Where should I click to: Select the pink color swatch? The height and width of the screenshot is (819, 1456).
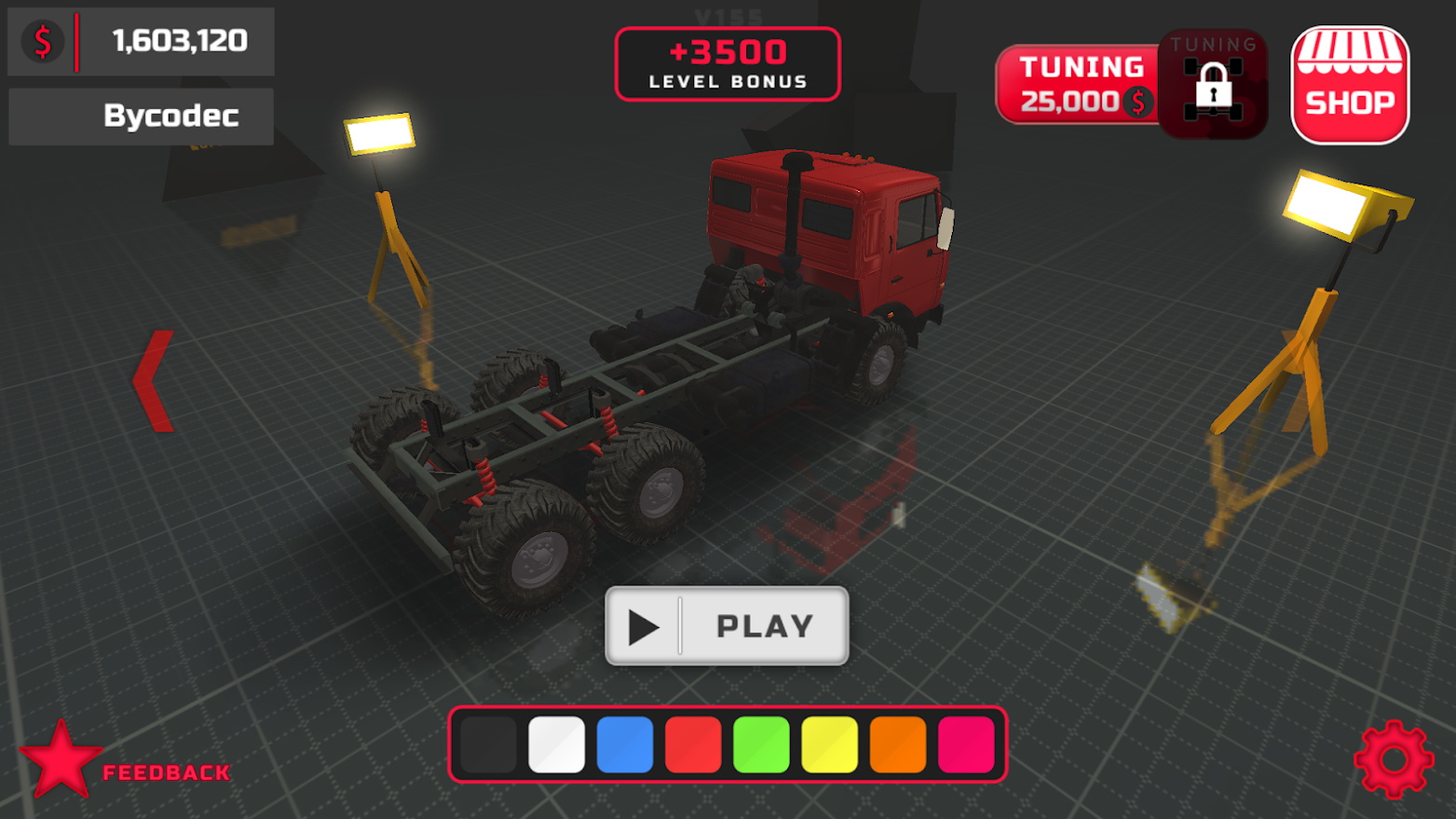click(968, 744)
